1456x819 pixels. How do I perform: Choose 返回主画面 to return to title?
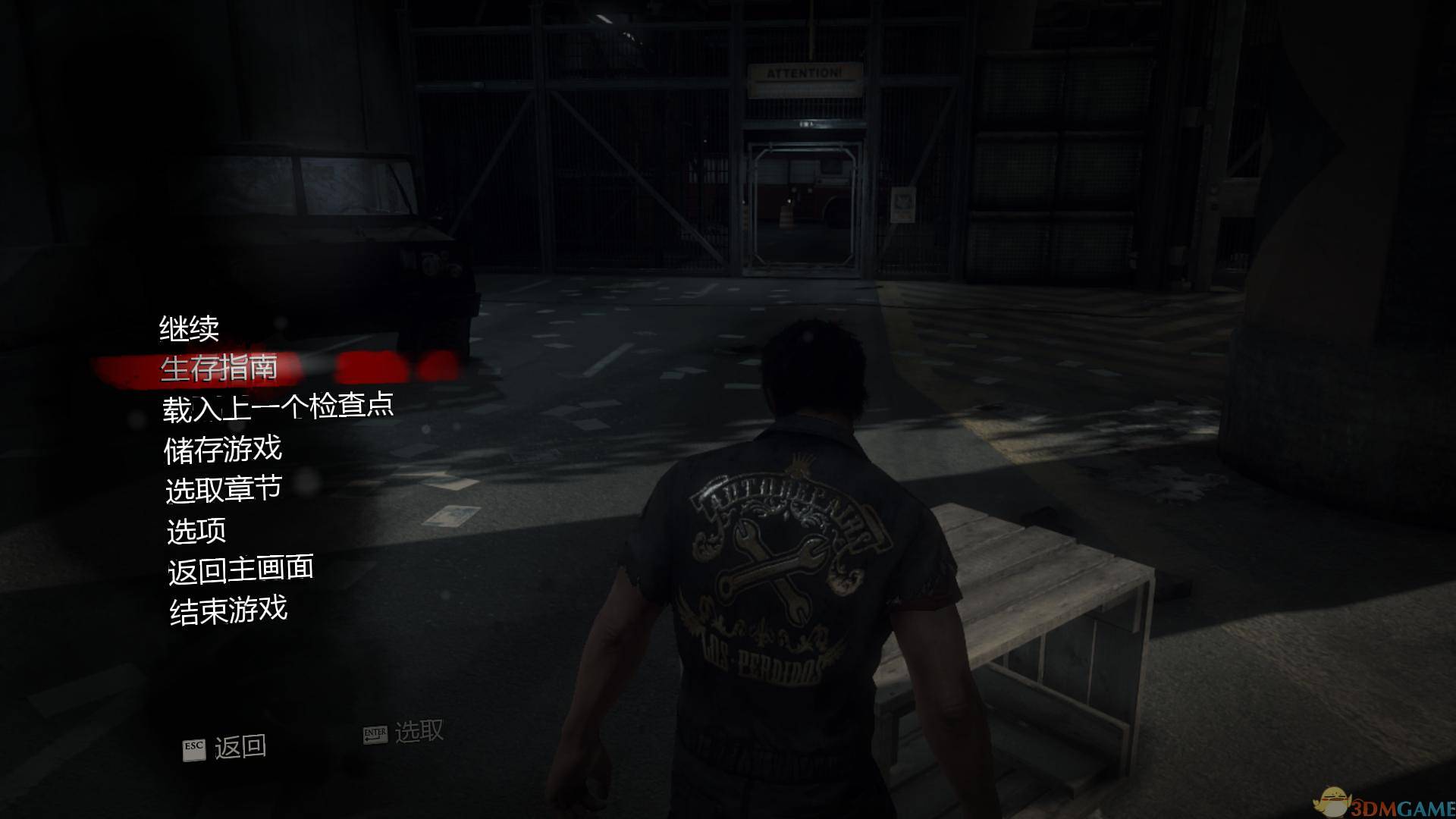240,570
